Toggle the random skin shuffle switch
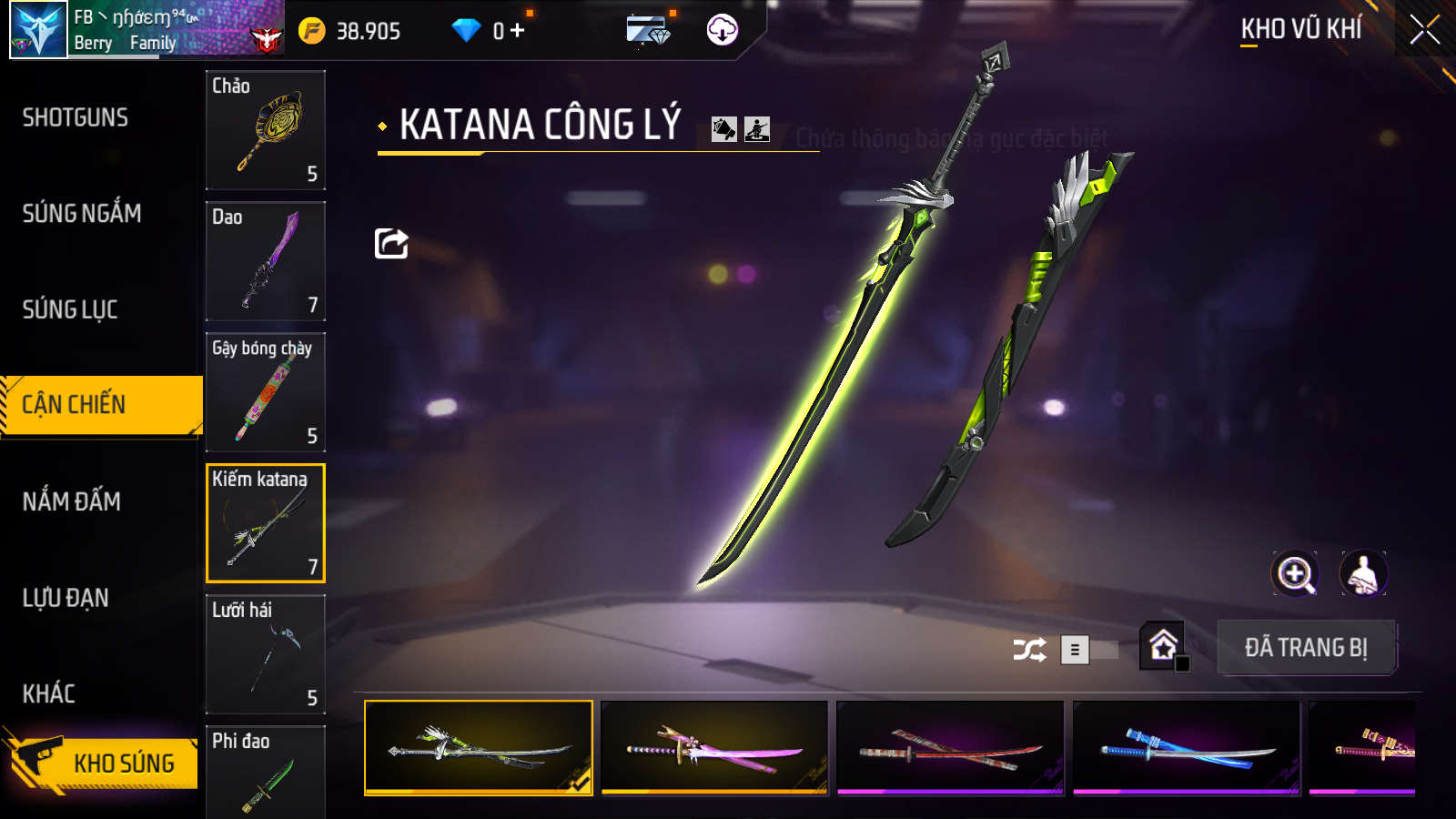This screenshot has width=1456, height=819. 1088,650
